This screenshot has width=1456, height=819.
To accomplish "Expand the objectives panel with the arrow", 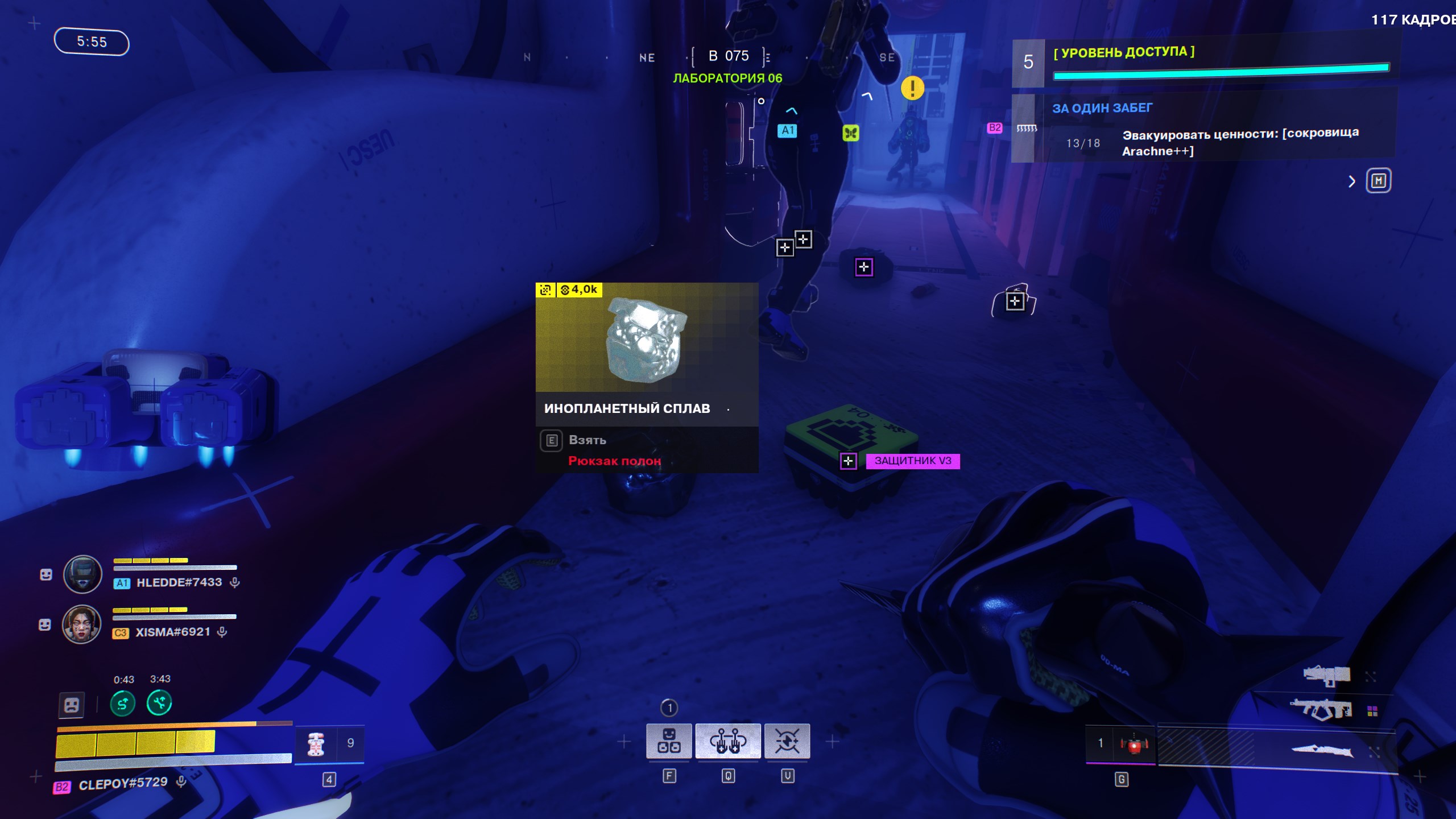I will tap(1351, 182).
